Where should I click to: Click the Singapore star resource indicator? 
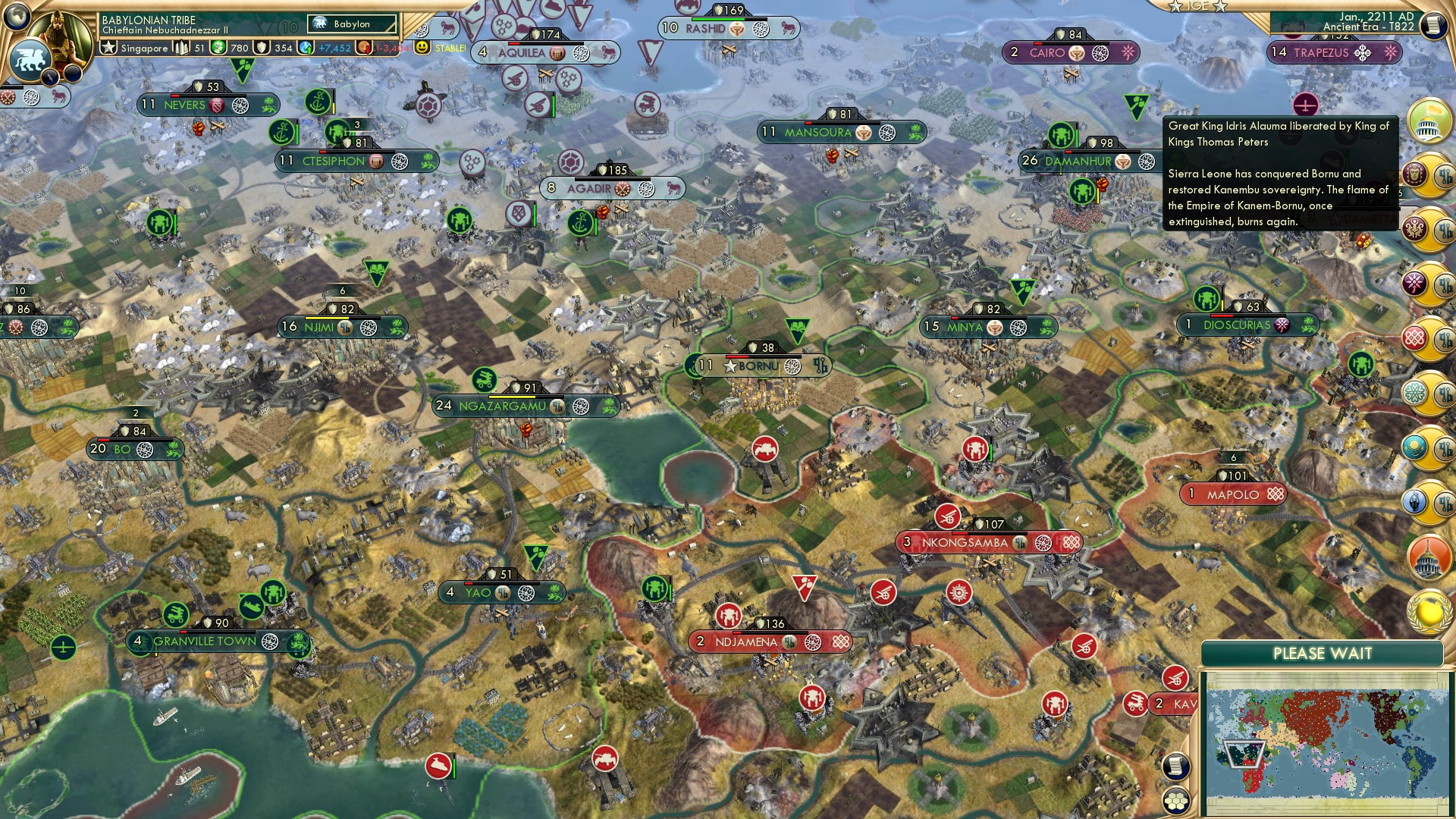[109, 49]
